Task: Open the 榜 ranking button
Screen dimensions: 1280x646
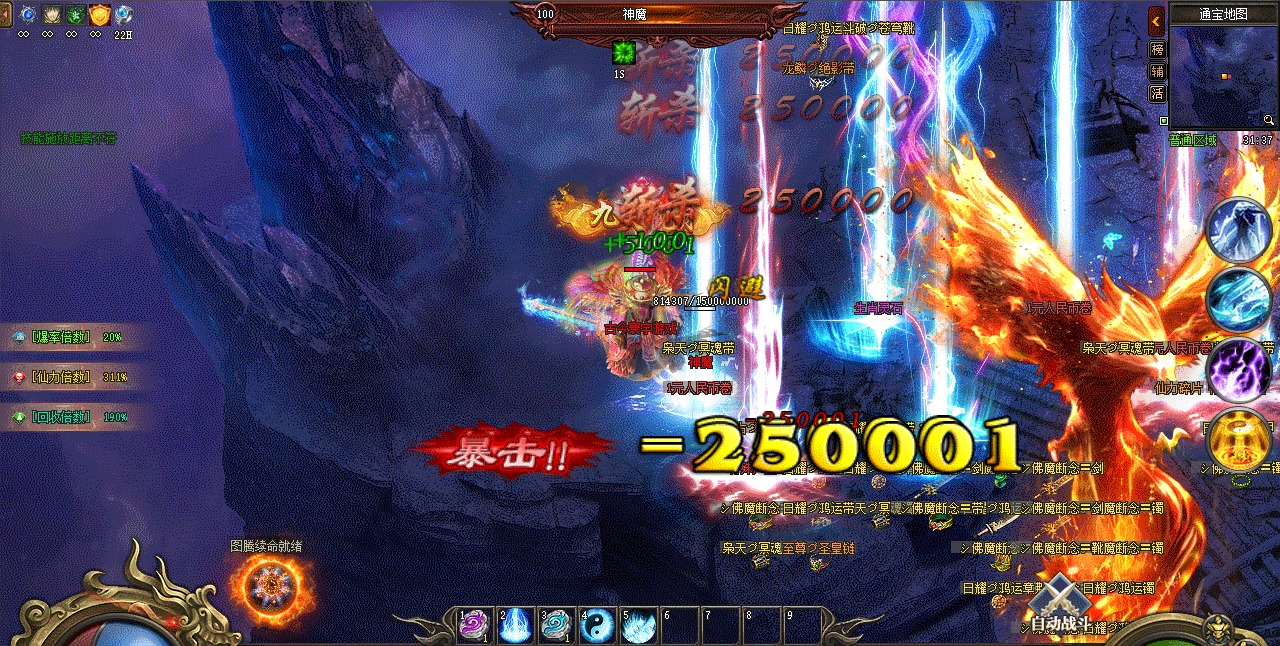Action: click(1157, 50)
